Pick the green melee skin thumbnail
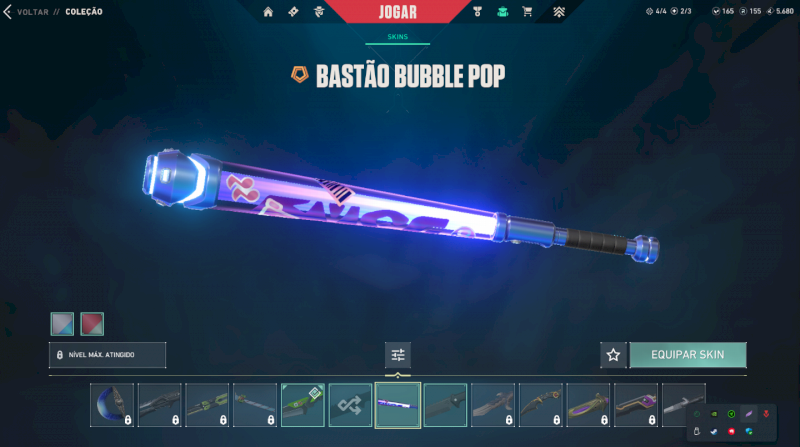 pos(302,405)
